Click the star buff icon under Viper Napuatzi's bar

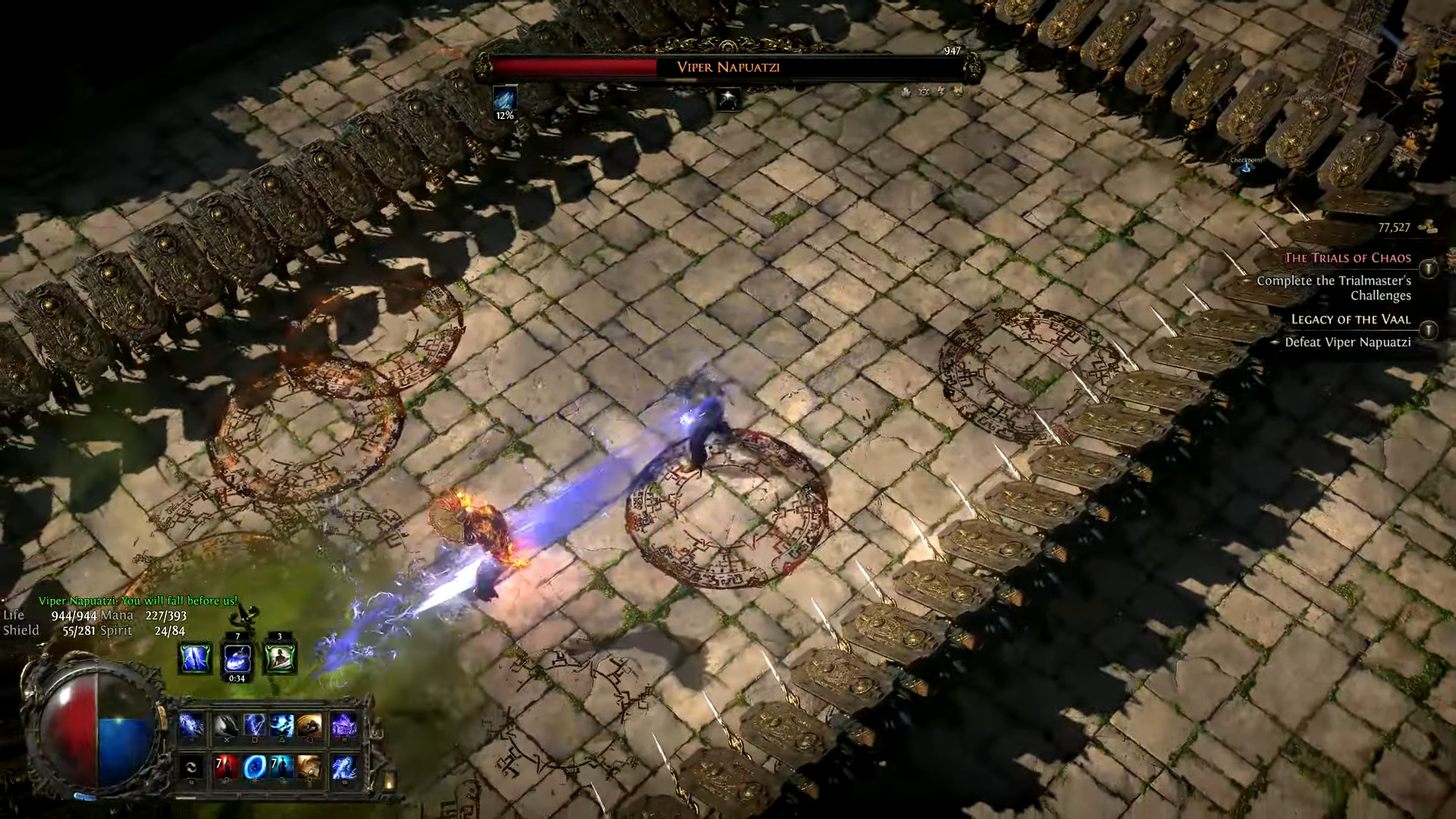click(x=726, y=100)
